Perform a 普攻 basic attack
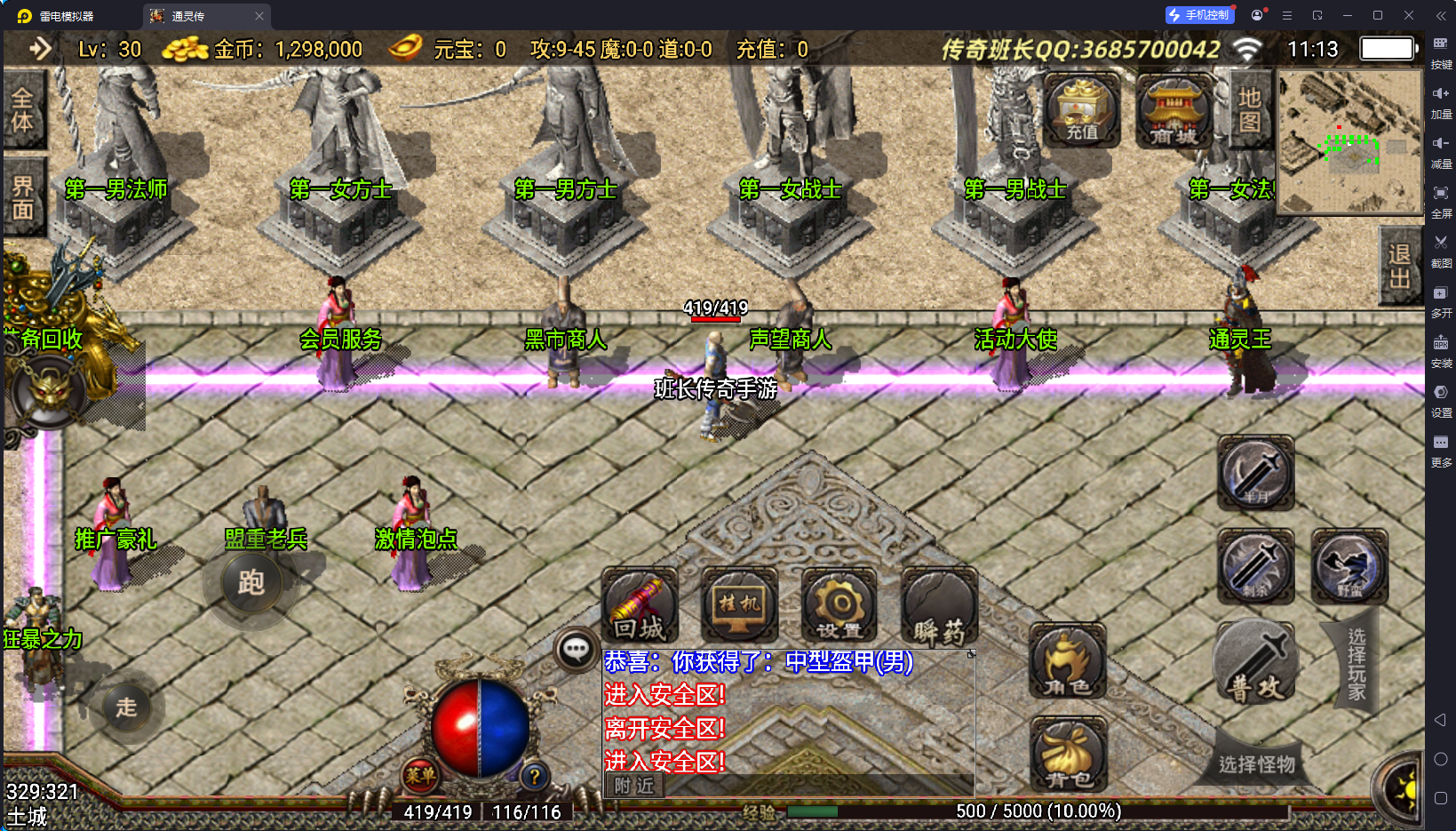This screenshot has height=831, width=1456. 1256,663
